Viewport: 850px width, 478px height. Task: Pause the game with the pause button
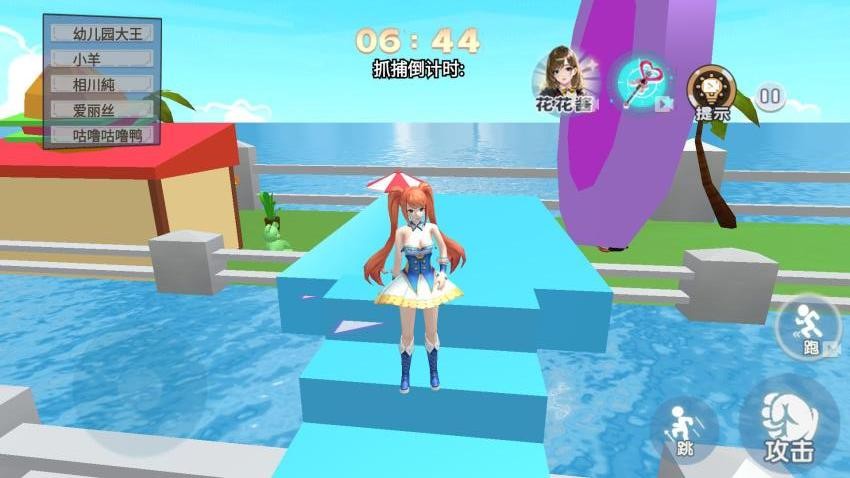[x=770, y=97]
